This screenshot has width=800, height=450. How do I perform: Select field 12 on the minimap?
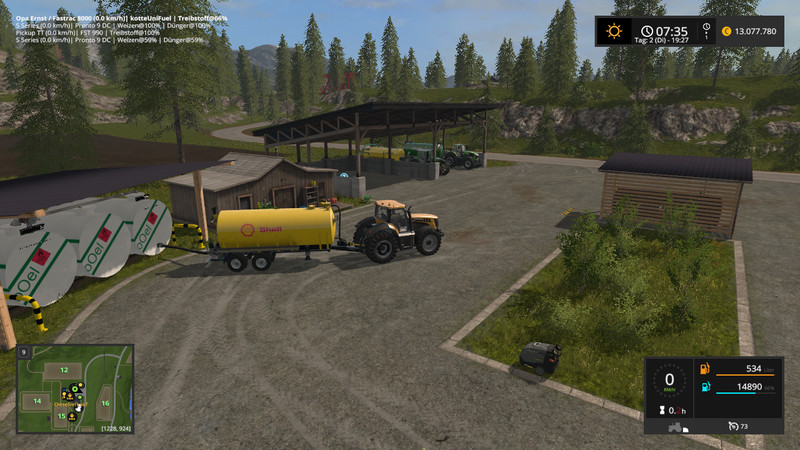63,371
